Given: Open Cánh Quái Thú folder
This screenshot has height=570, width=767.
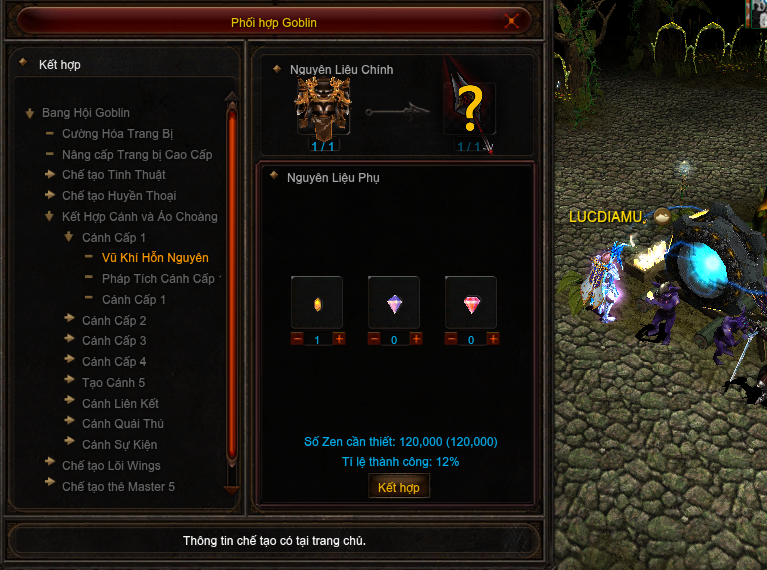Looking at the screenshot, I should [122, 424].
